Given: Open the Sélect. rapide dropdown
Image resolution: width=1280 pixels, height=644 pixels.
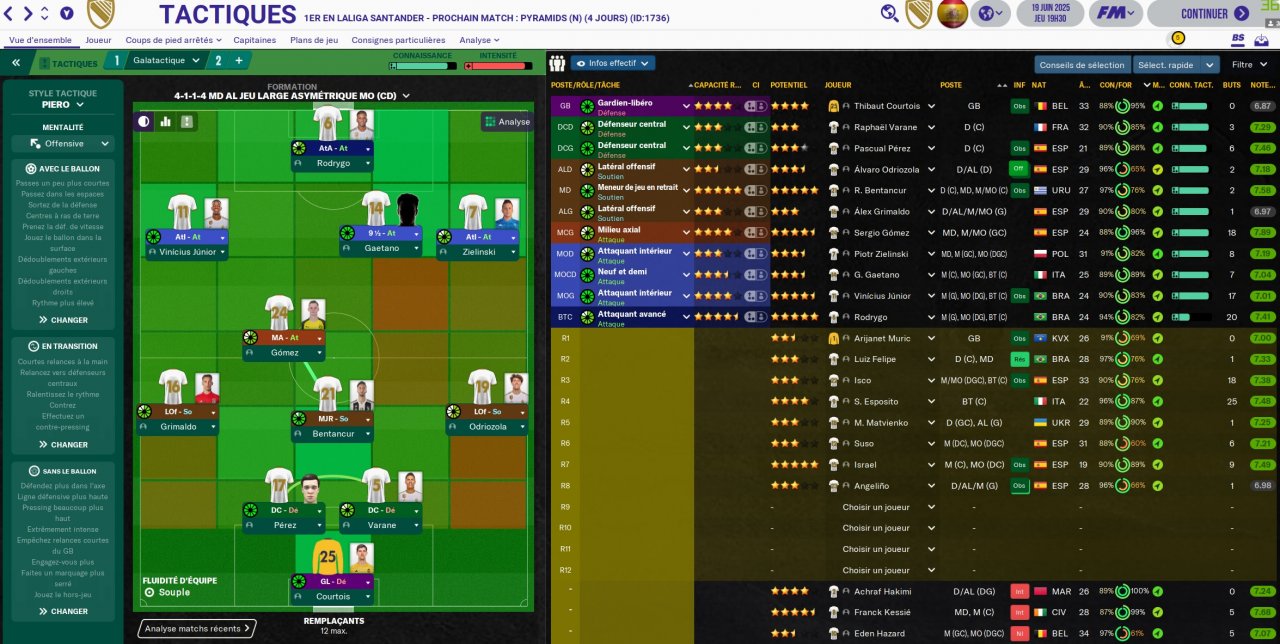Looking at the screenshot, I should coord(1175,65).
